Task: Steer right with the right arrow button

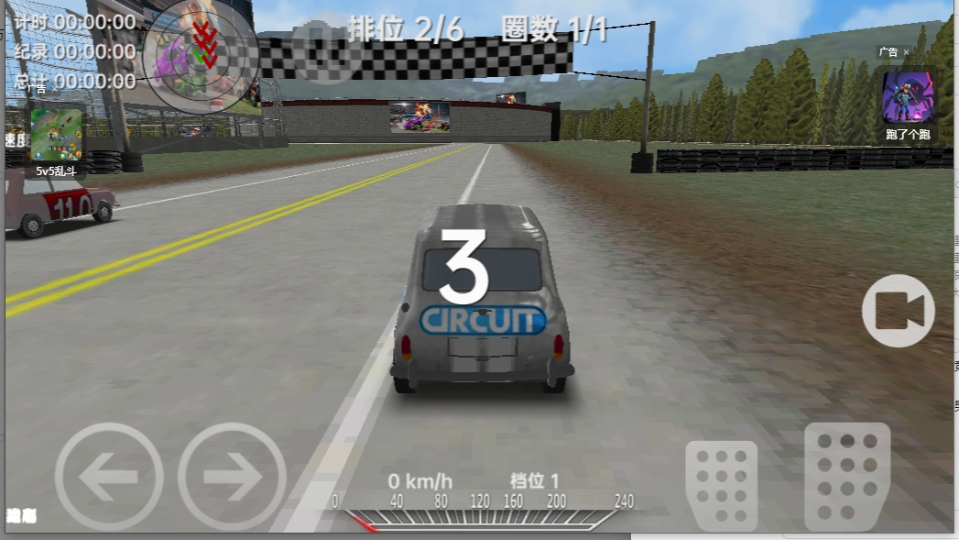Action: pos(232,476)
